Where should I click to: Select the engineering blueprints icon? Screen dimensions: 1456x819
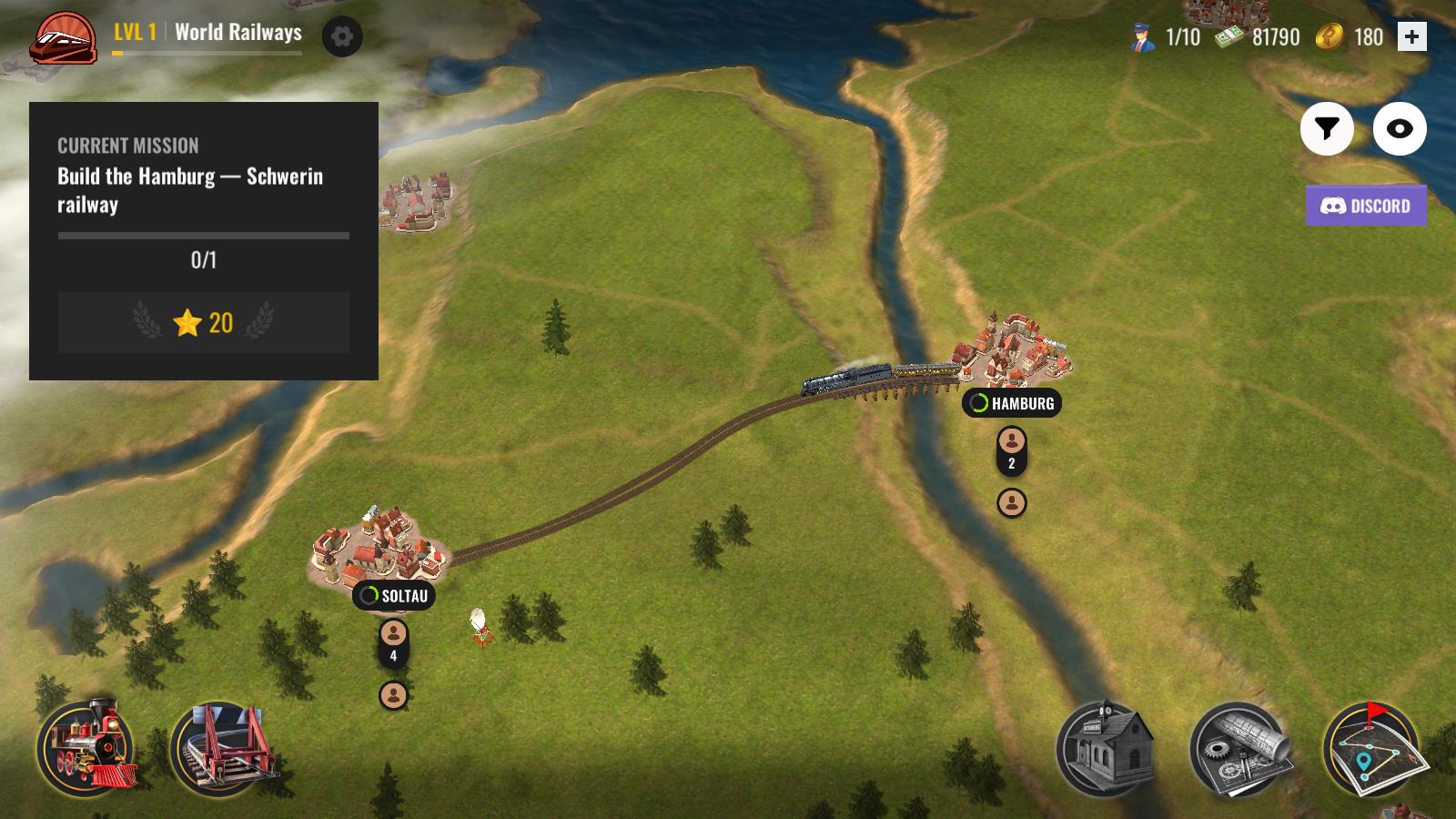click(1244, 749)
